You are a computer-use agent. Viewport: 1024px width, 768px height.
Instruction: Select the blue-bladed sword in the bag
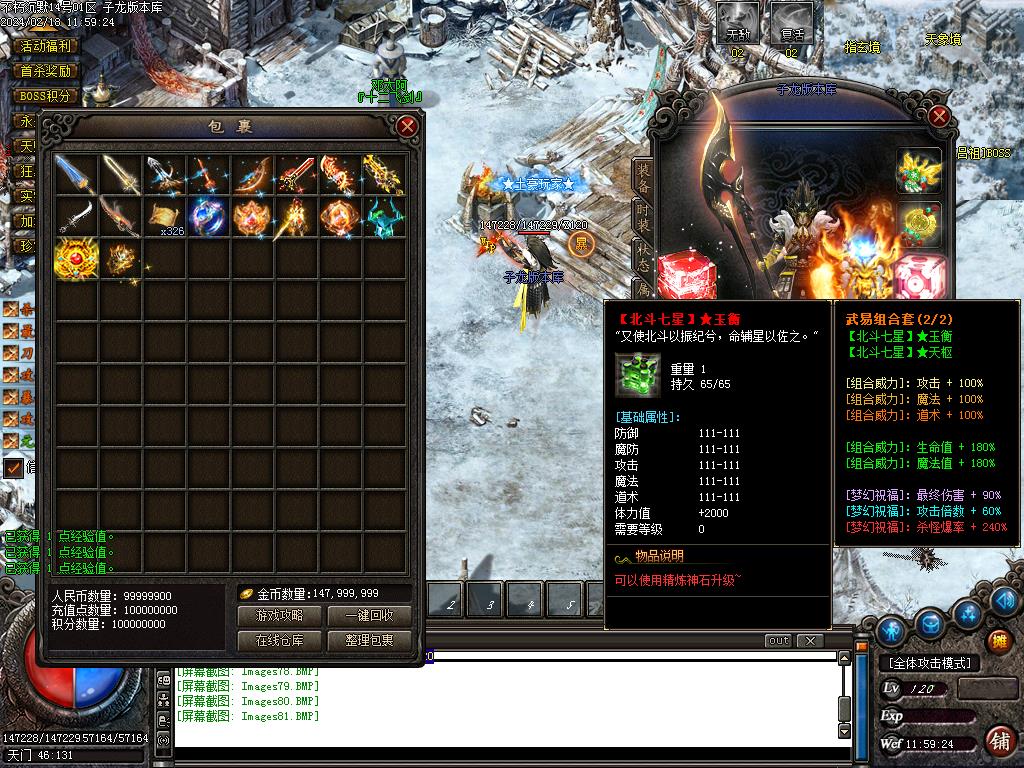(x=76, y=175)
